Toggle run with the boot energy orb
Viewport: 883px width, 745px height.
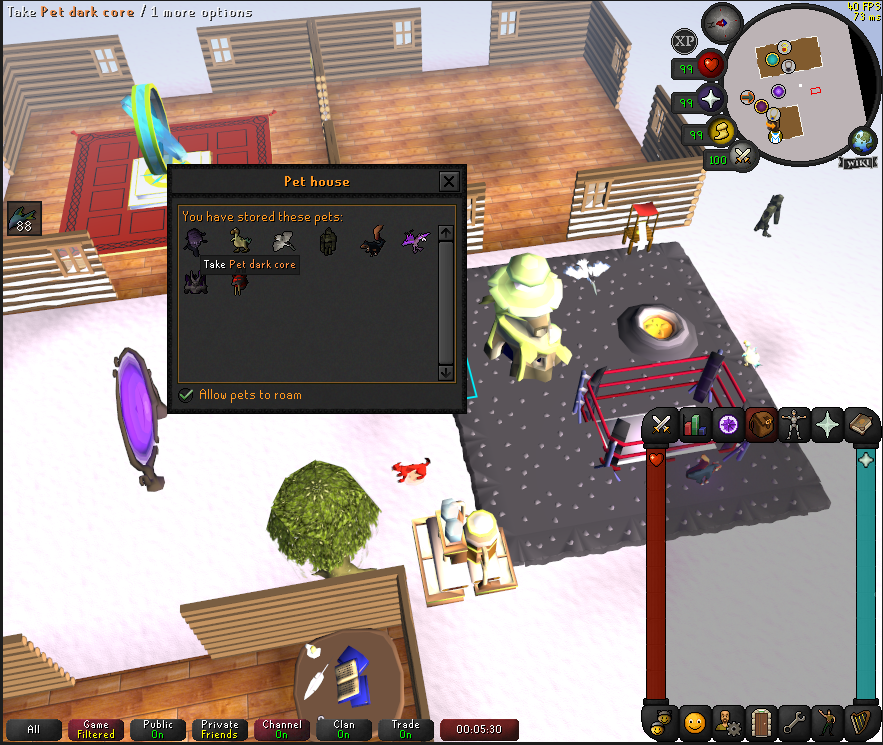pyautogui.click(x=720, y=131)
